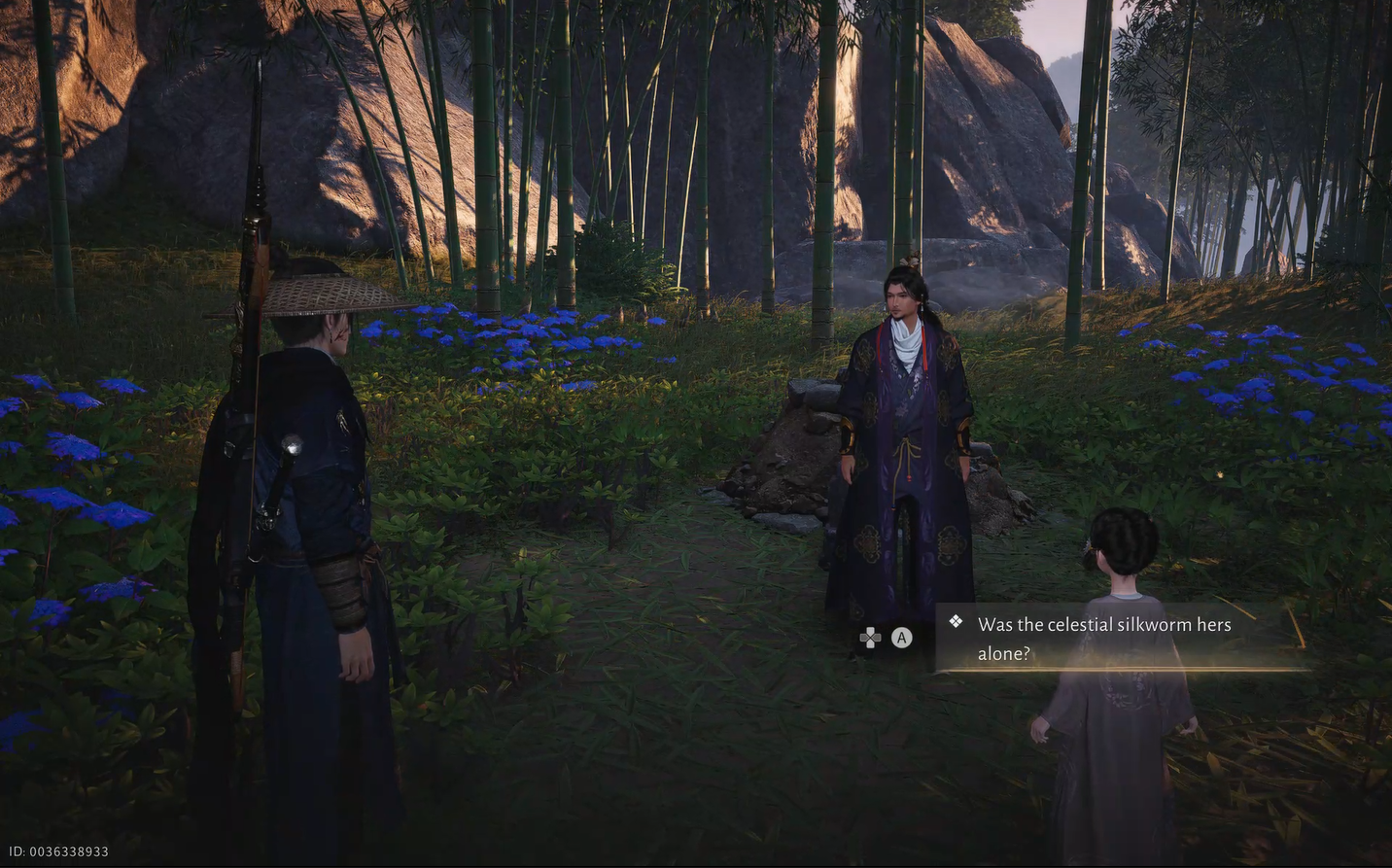This screenshot has width=1392, height=868.
Task: Select the d-pad controller icon
Action: pyautogui.click(x=869, y=638)
